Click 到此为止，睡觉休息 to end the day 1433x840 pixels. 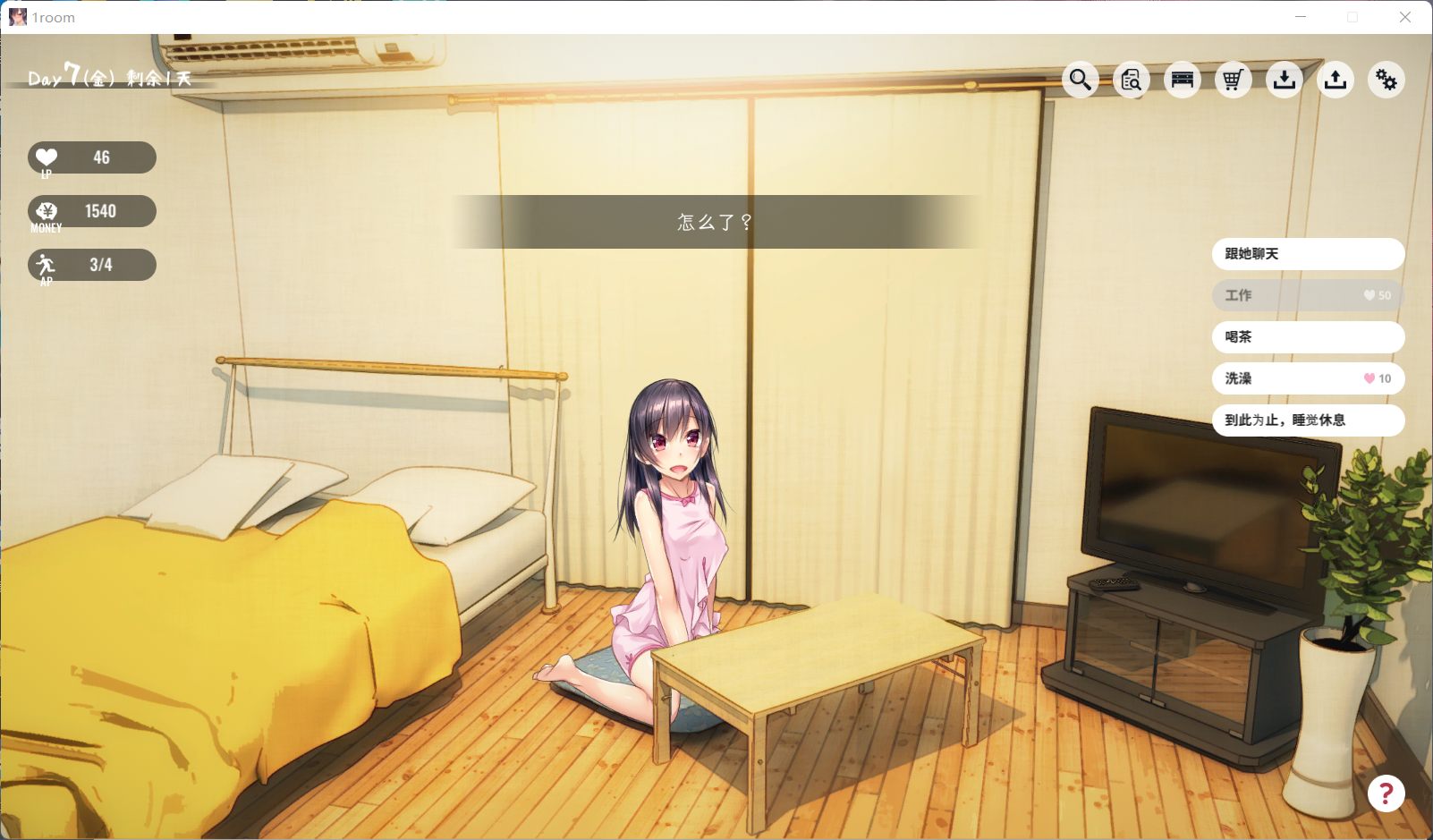coord(1307,420)
